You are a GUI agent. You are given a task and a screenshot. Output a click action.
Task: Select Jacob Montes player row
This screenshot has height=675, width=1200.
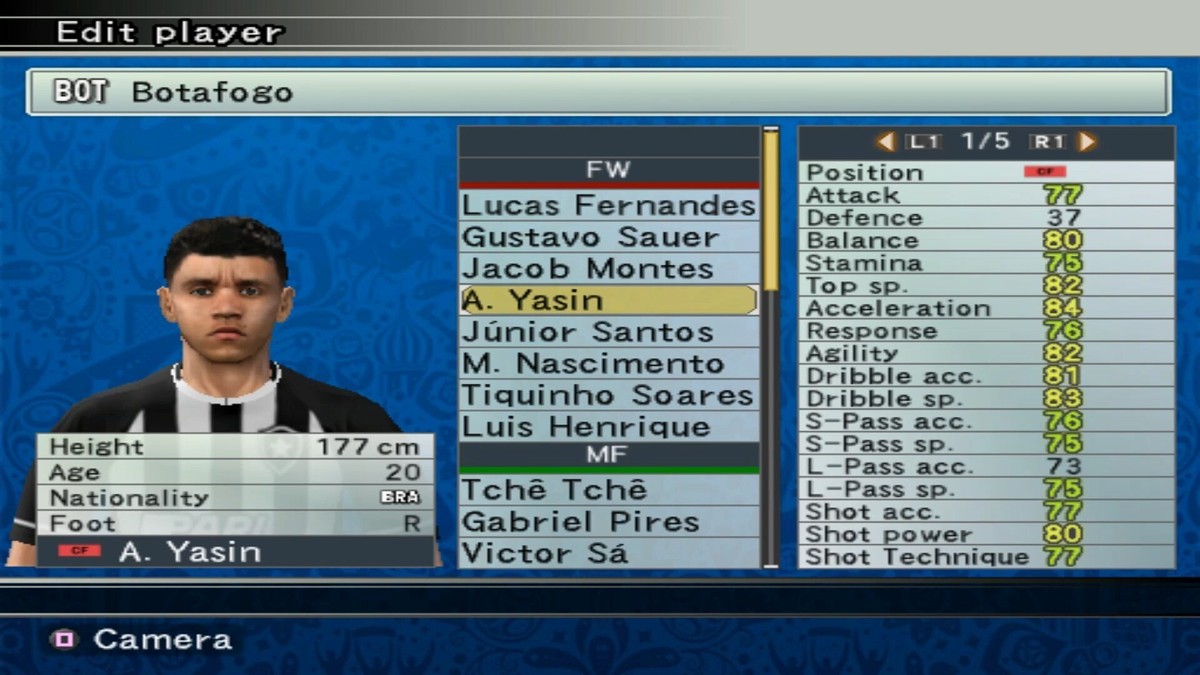tap(608, 269)
